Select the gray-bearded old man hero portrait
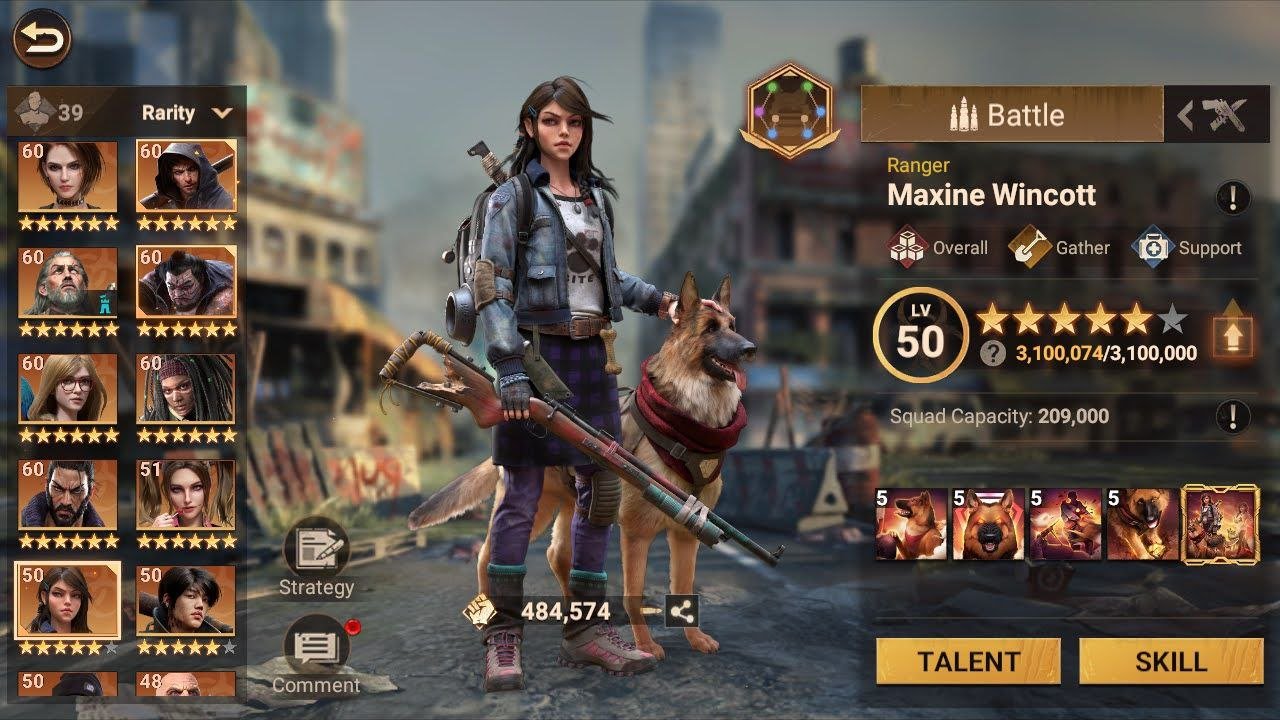Viewport: 1280px width, 720px height. pyautogui.click(x=68, y=283)
